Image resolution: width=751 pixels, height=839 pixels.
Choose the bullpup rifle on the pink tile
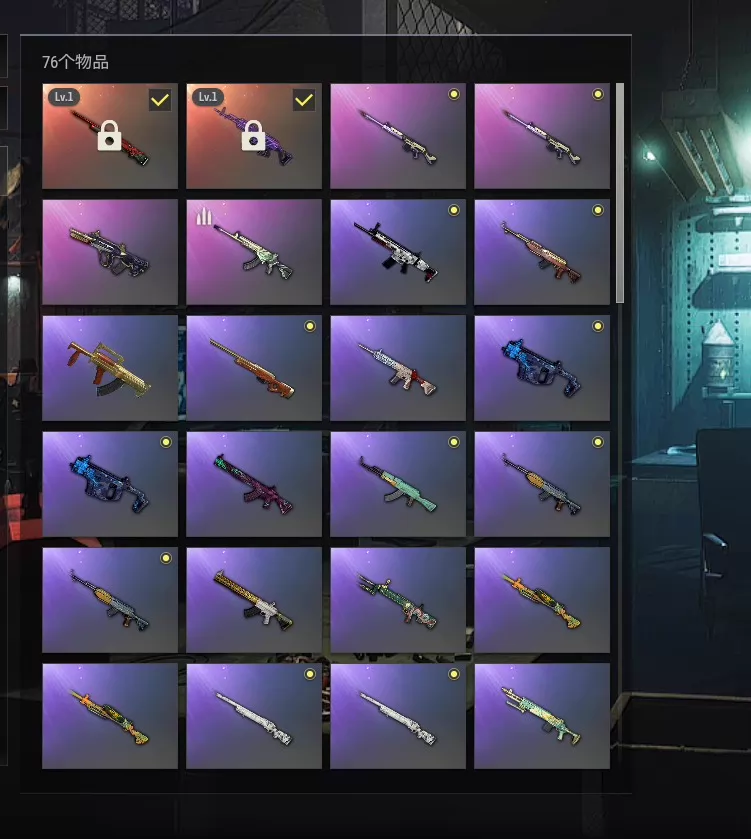coord(109,252)
